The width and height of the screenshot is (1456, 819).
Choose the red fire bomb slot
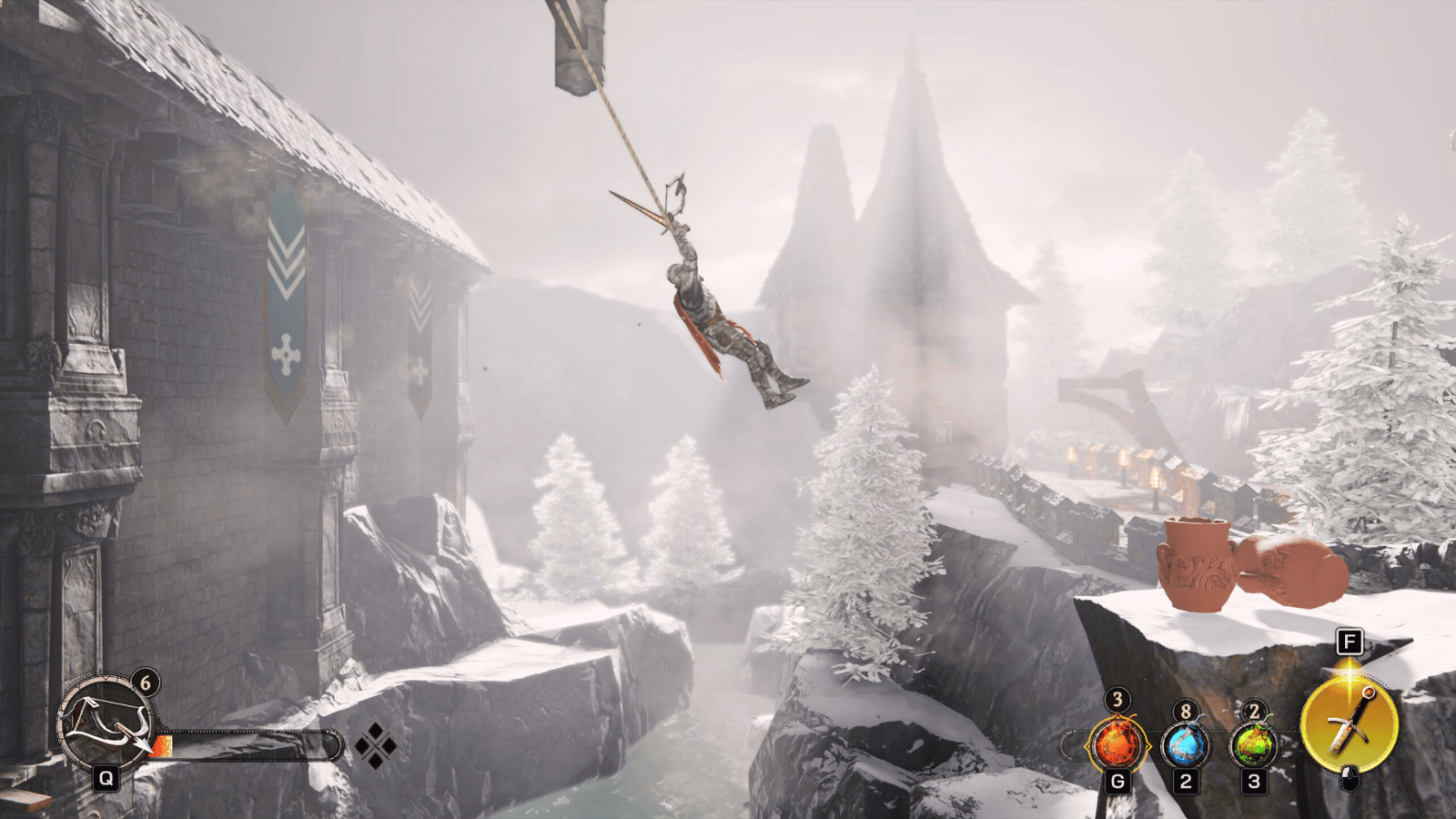1117,745
